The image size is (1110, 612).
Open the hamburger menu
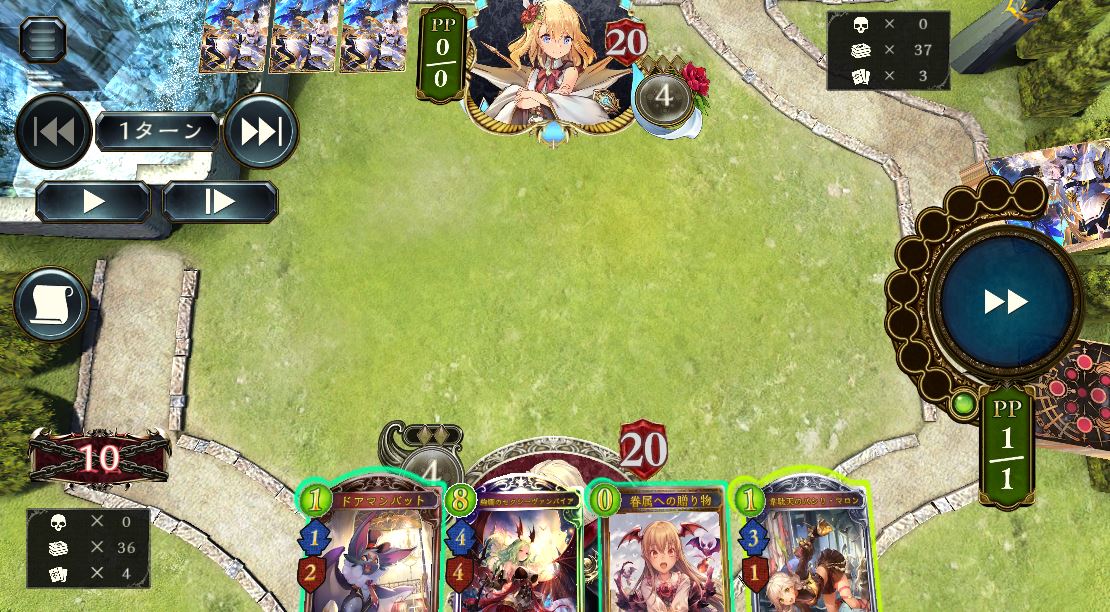pos(43,39)
